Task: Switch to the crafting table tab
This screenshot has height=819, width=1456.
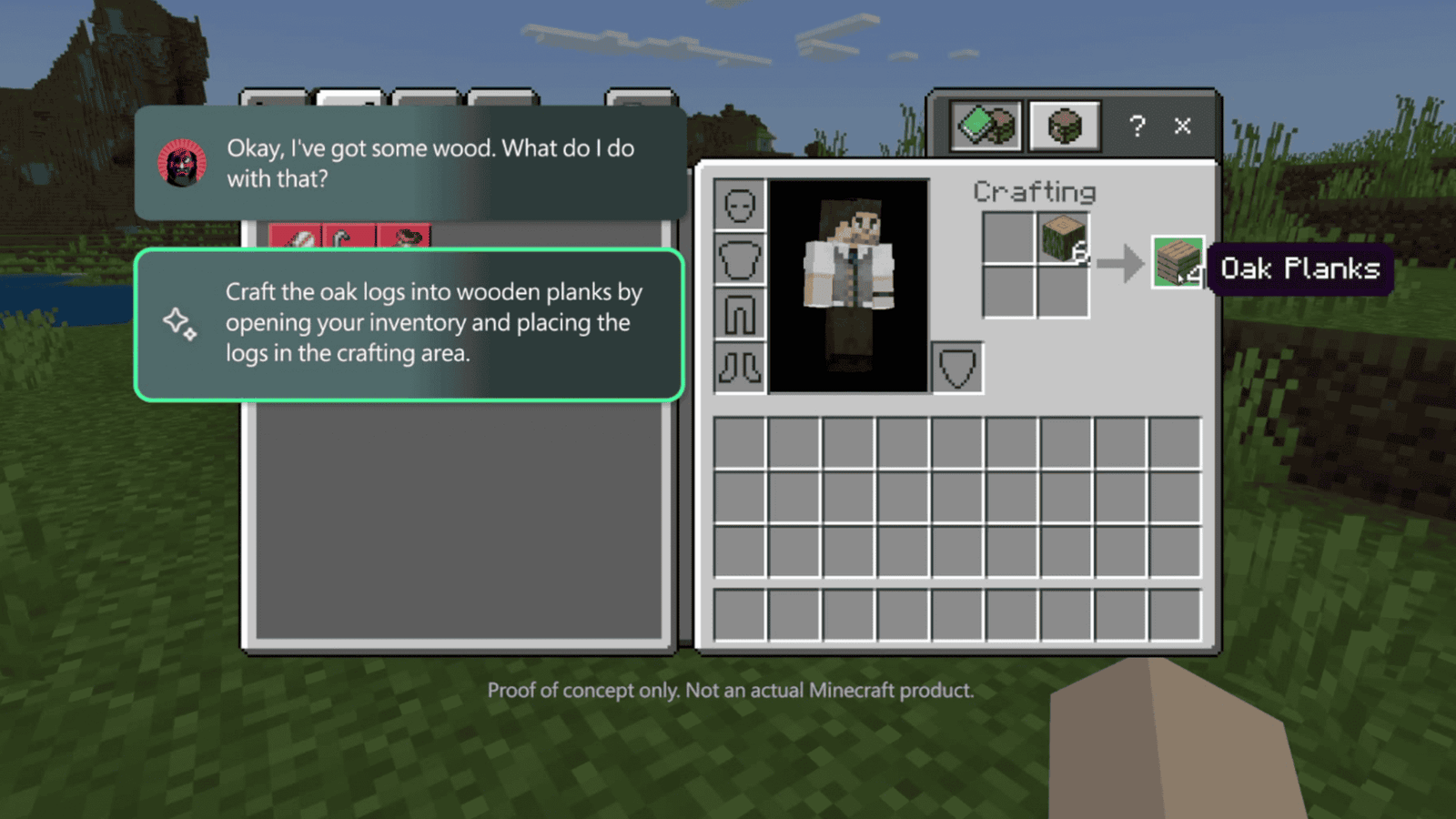Action: click(x=1065, y=126)
